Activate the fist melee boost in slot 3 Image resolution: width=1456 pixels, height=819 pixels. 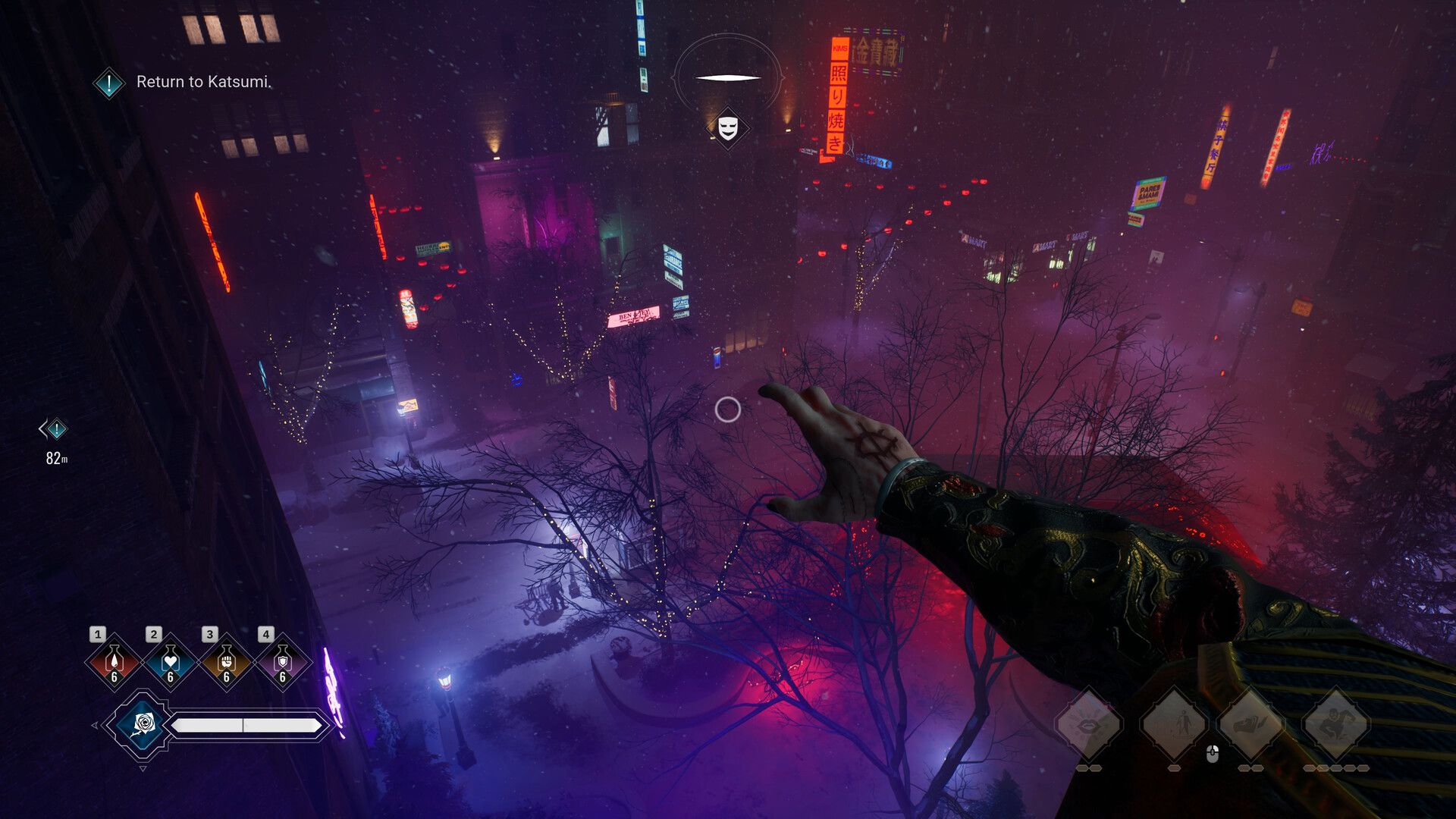[226, 663]
